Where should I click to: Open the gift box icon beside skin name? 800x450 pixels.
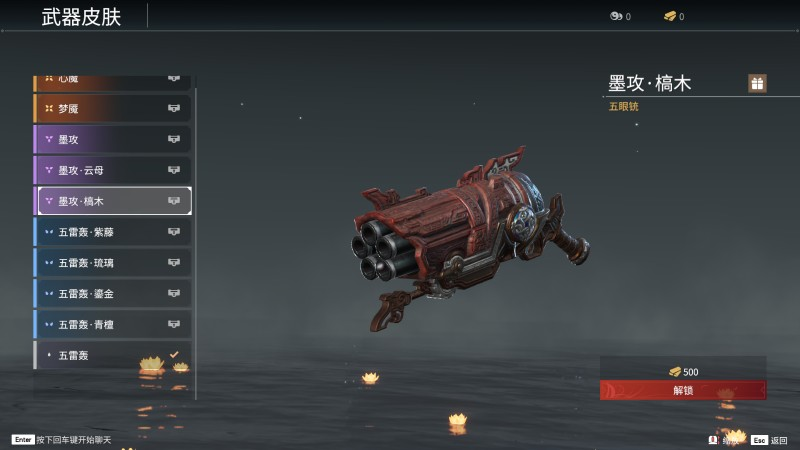[x=757, y=83]
